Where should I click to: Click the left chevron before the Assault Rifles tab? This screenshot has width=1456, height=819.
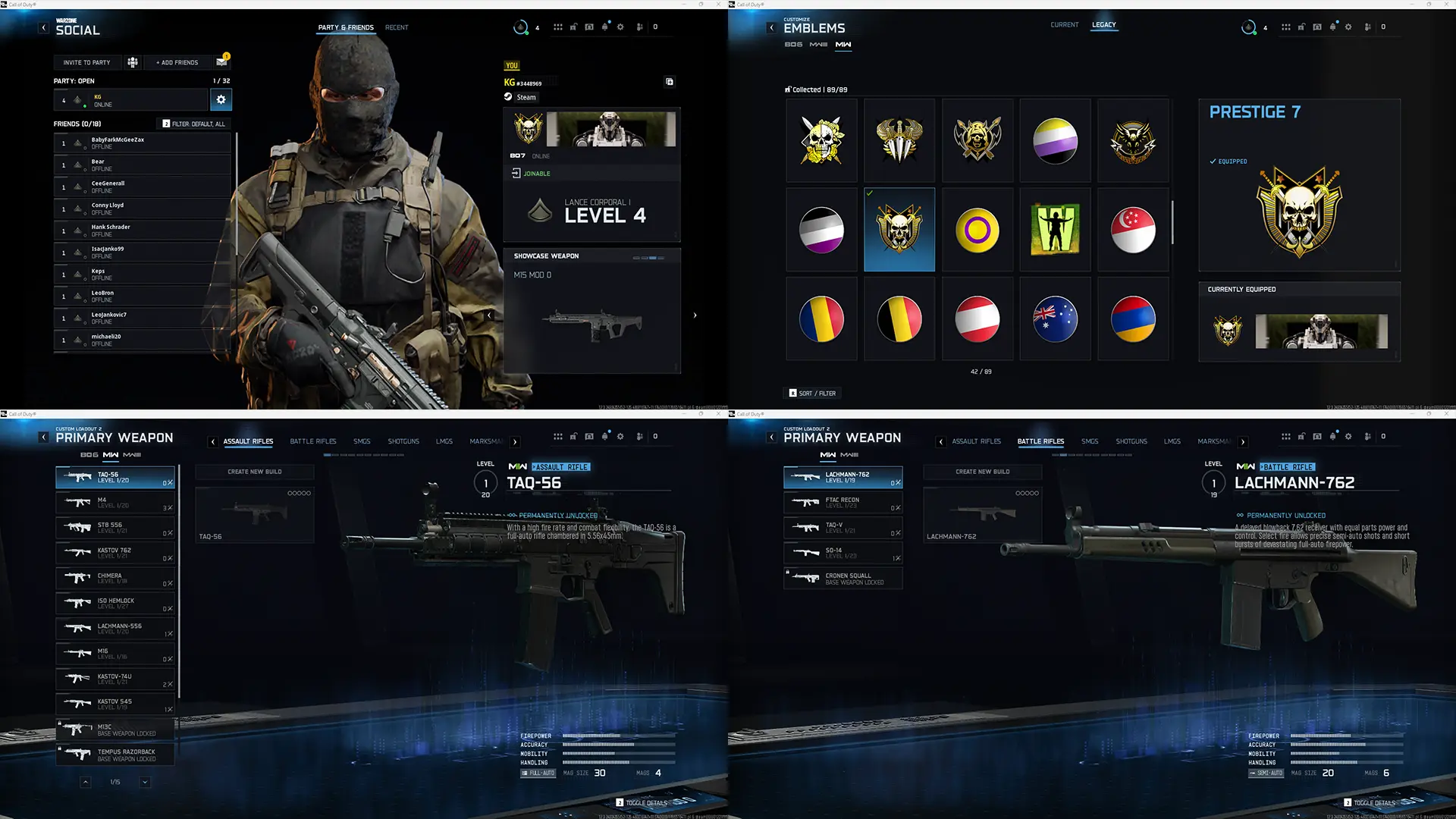coord(213,441)
